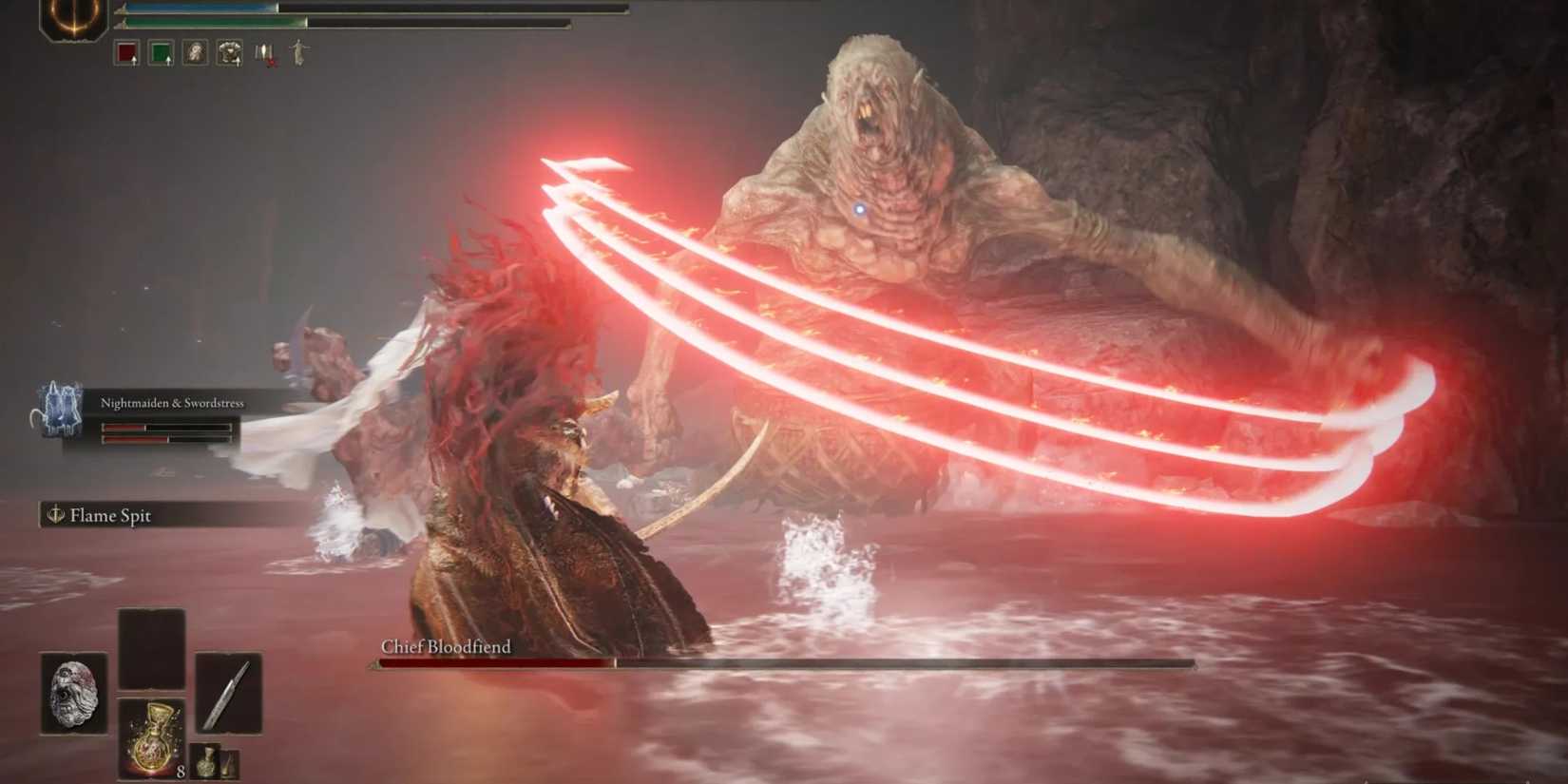
Task: Click the Flame Spit text label
Action: tap(111, 516)
